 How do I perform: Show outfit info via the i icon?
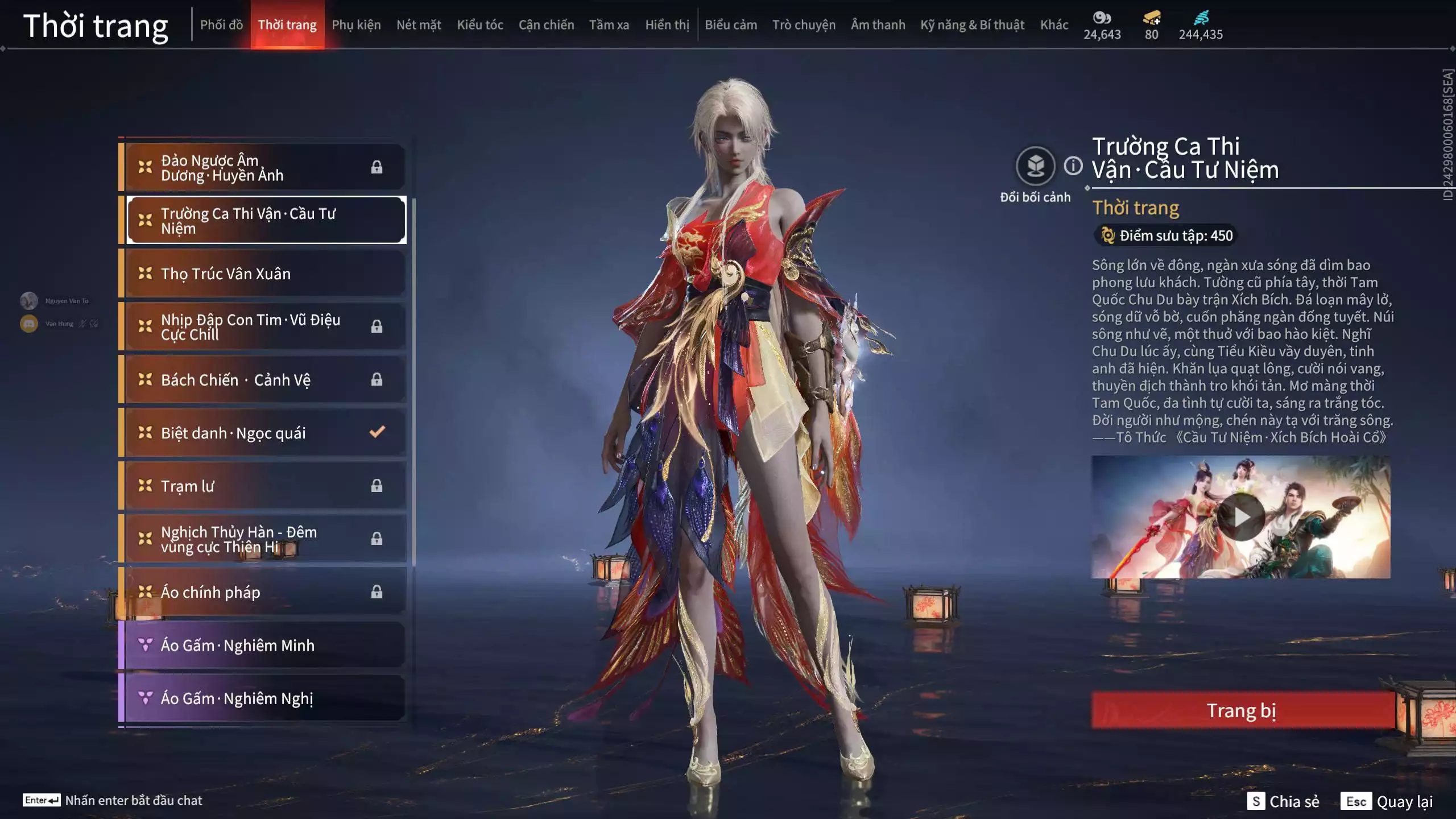[1073, 166]
